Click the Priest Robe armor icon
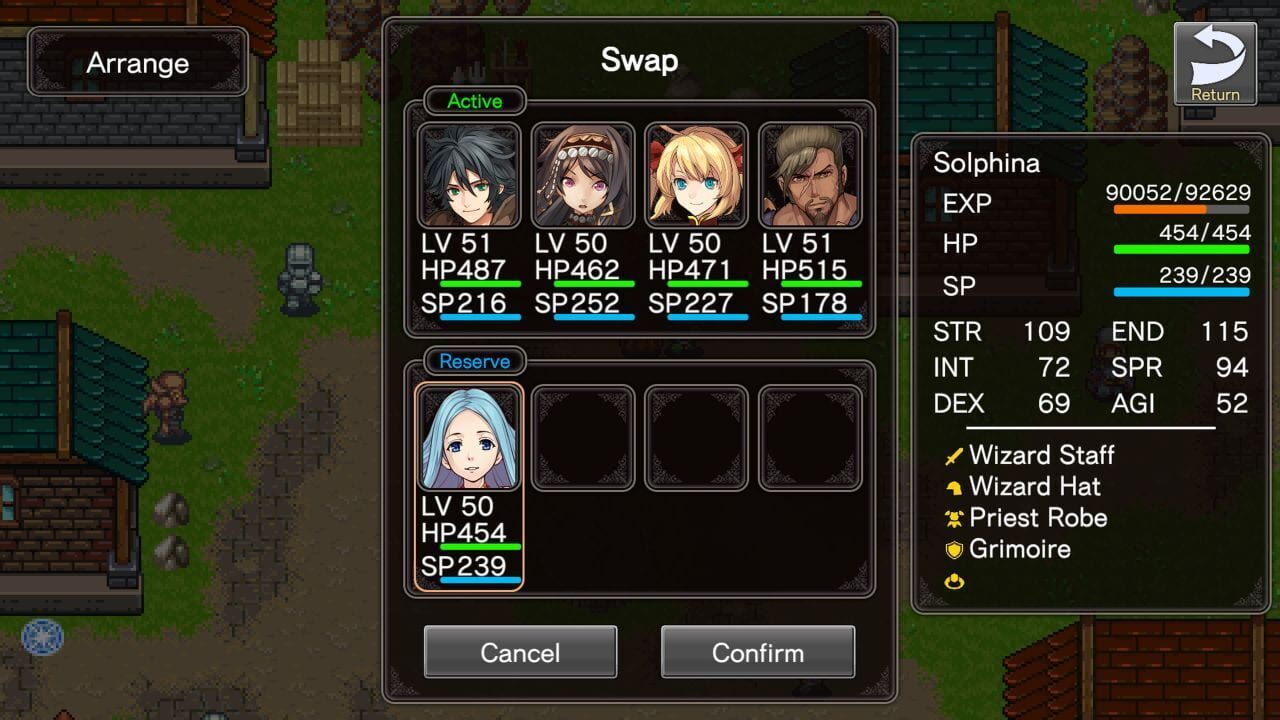Screen dimensions: 1280x720 (x=953, y=518)
